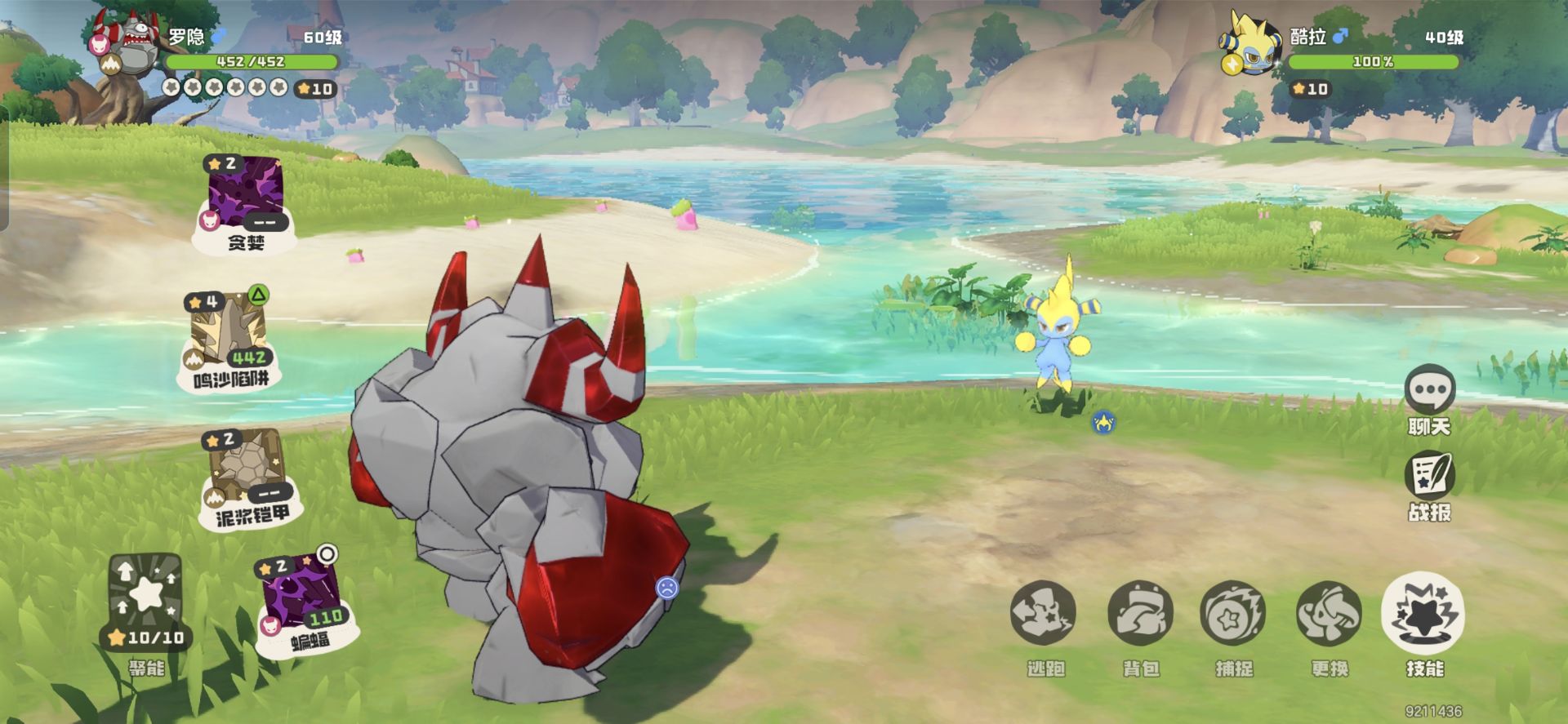Screen dimensions: 1568x724
Task: Click the 罗隐 pet portrait
Action: coord(132,45)
